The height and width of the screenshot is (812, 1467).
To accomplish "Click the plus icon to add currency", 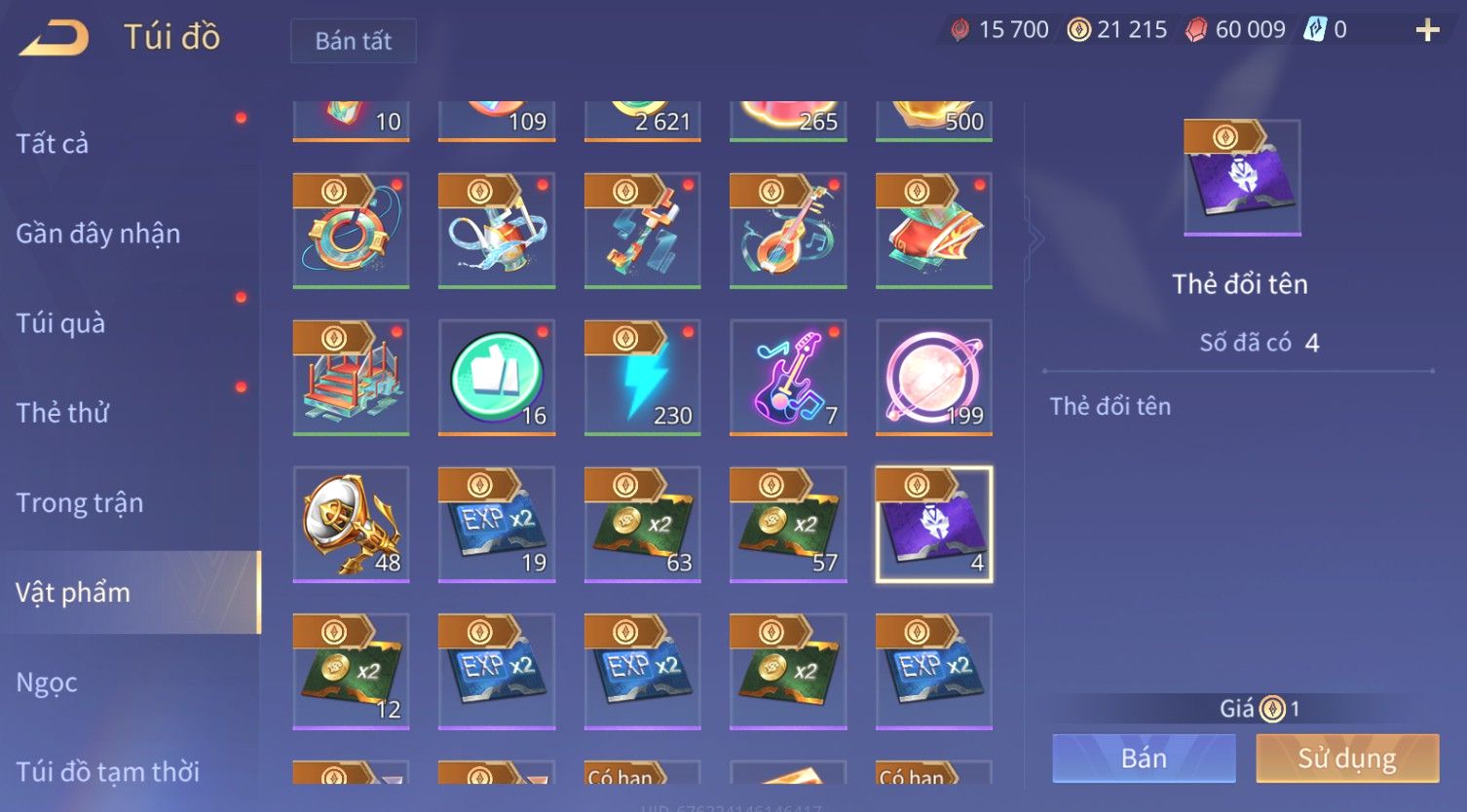I will coord(1427,31).
